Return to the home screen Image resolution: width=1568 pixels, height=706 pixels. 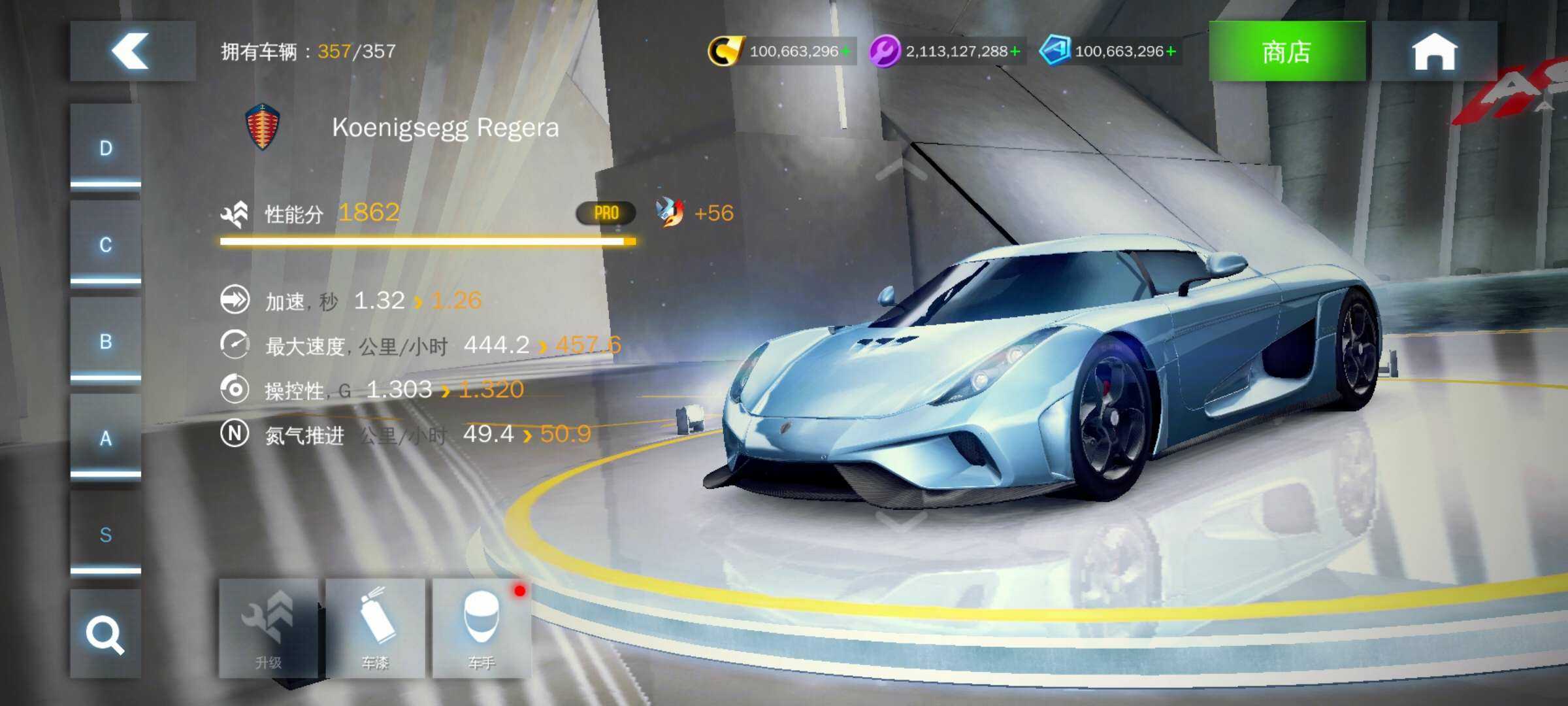1434,51
